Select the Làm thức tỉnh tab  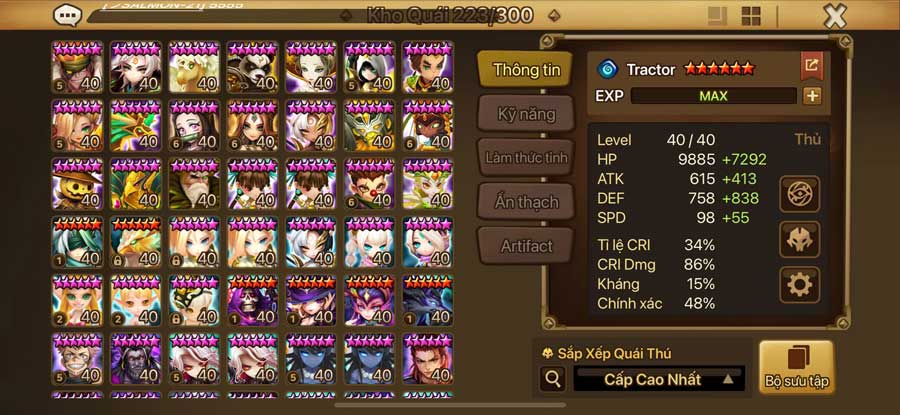(x=525, y=158)
